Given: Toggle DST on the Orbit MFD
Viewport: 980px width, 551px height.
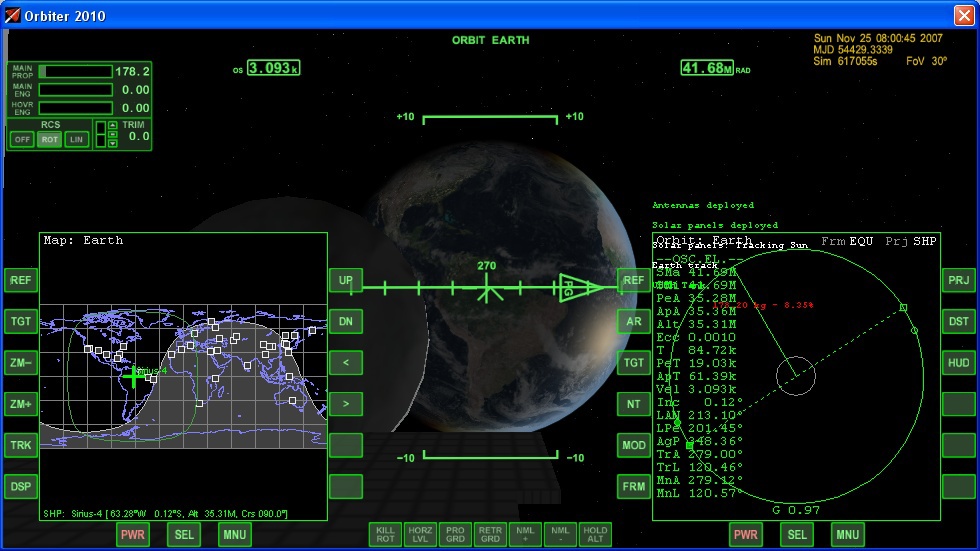Looking at the screenshot, I should tap(959, 322).
